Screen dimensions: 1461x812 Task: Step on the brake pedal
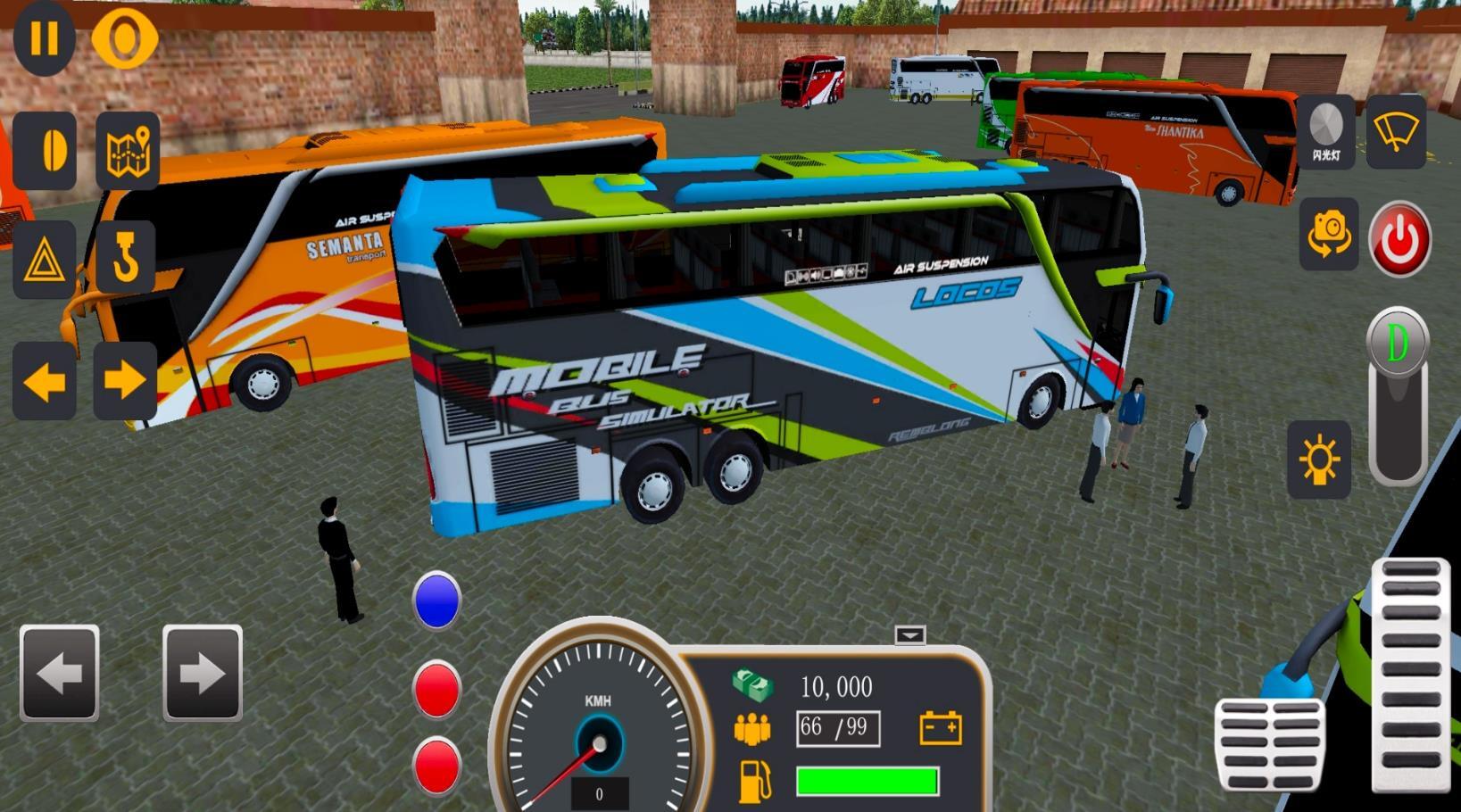click(x=1269, y=744)
